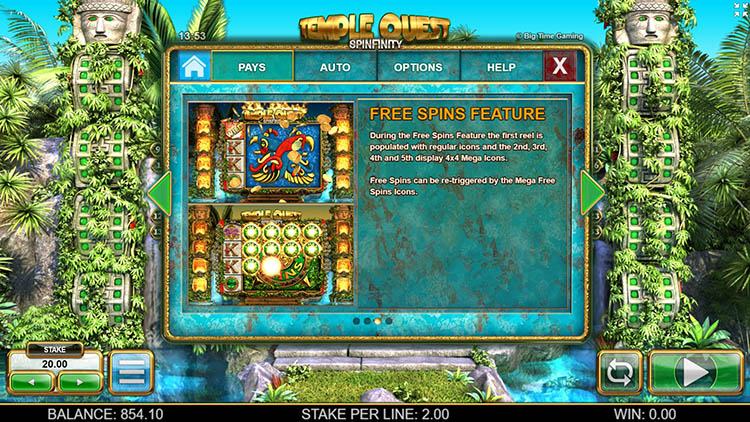The image size is (750, 422).
Task: Increase the stake amount
Action: coord(79,381)
